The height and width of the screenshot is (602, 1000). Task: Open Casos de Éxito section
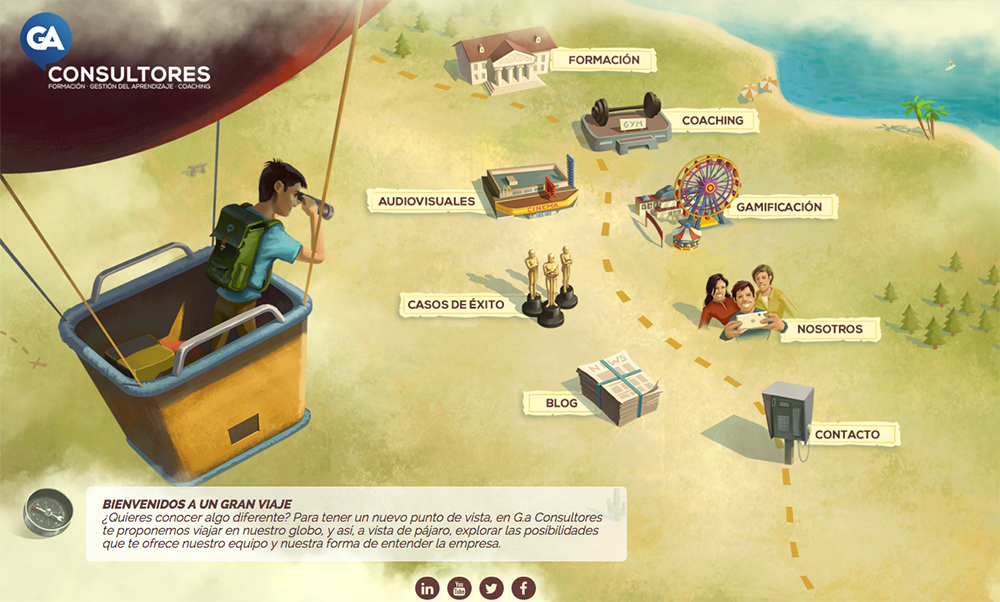(x=455, y=304)
